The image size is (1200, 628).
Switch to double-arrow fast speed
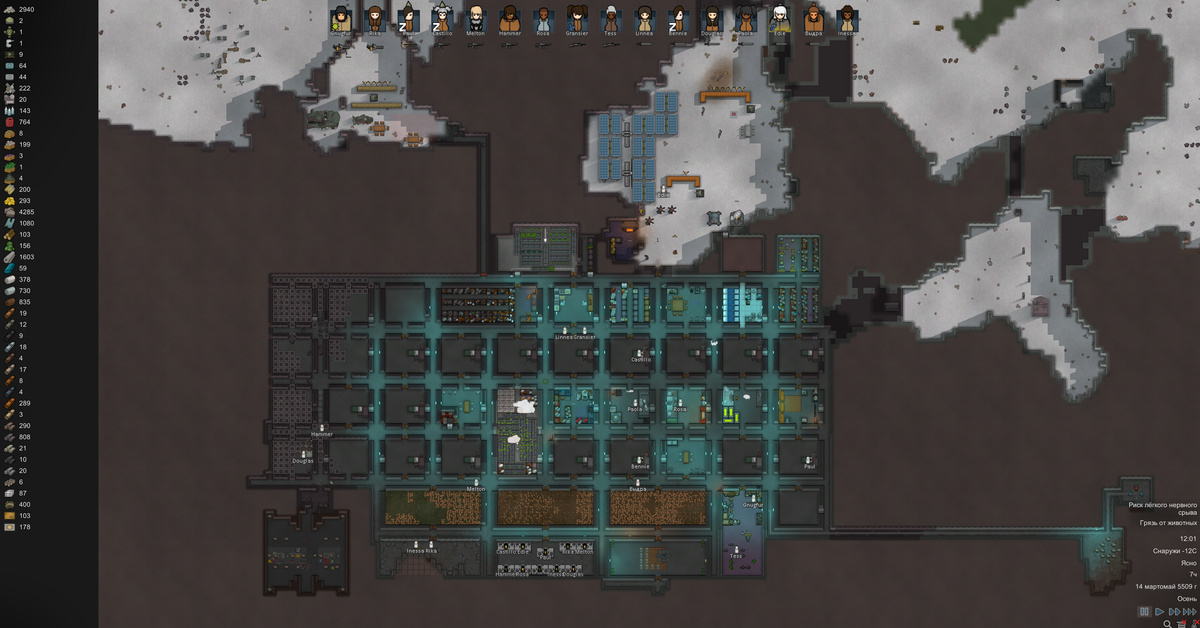click(x=1174, y=611)
